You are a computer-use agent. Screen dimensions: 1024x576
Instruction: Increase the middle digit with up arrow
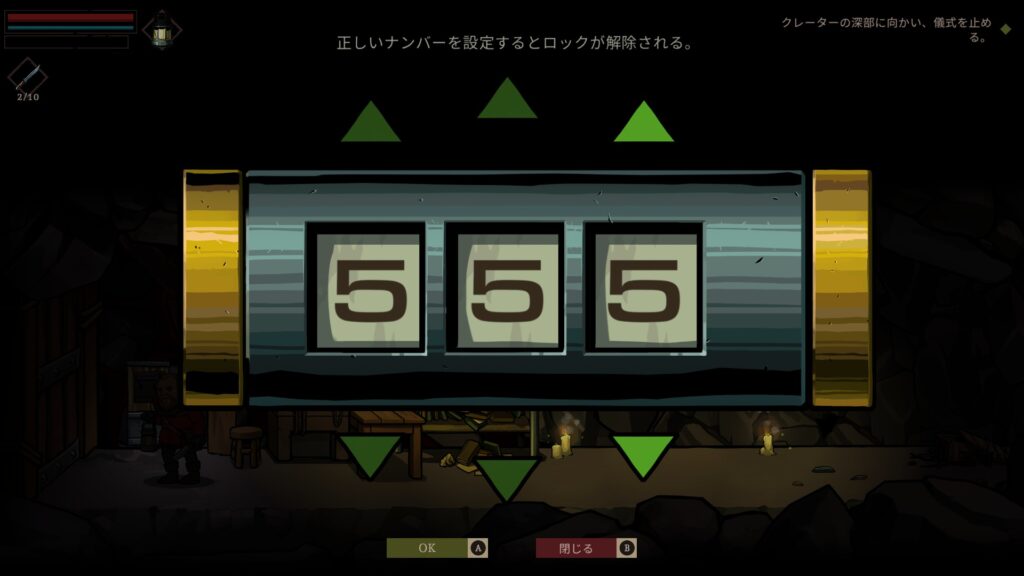coord(507,100)
